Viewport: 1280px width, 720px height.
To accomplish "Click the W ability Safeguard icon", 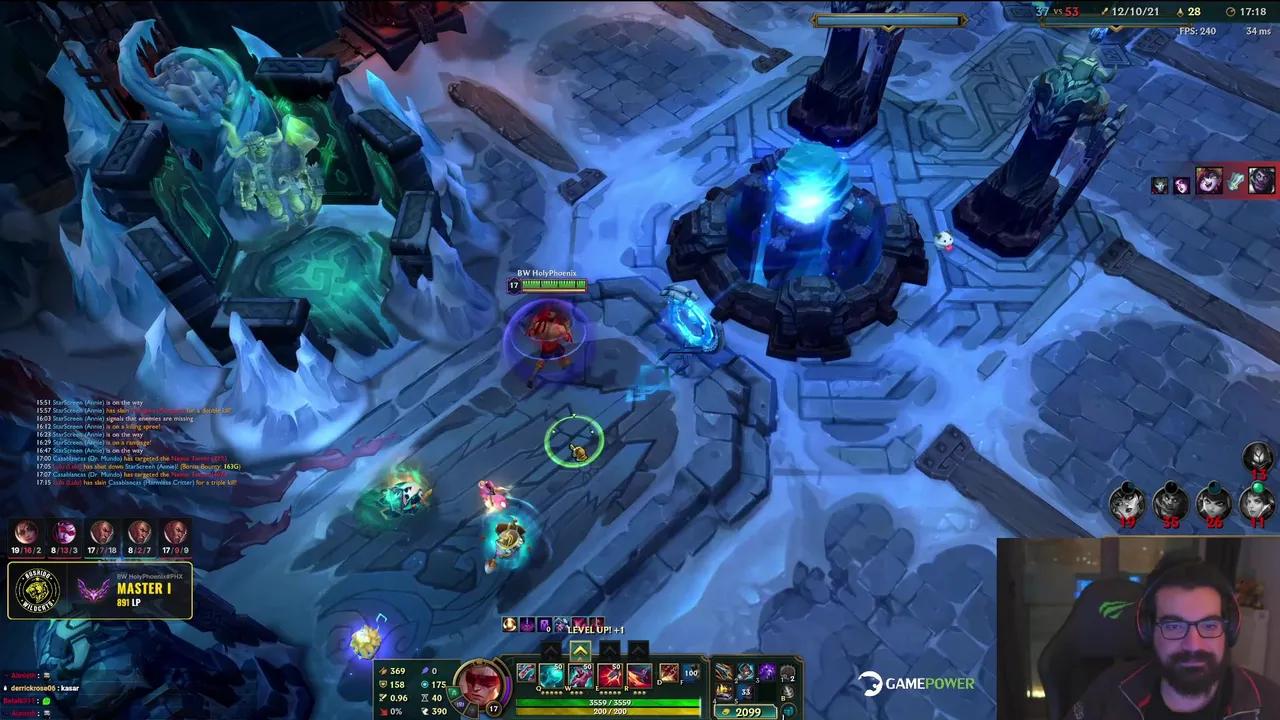I will 580,673.
